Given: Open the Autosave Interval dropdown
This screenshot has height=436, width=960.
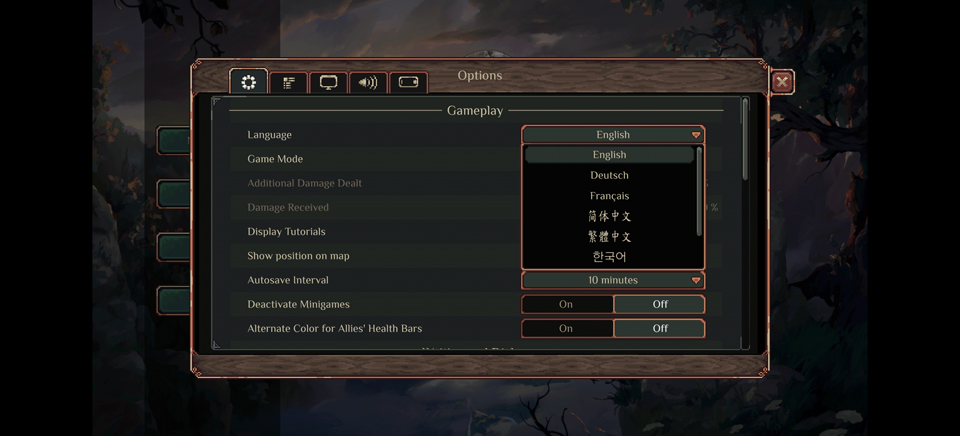Looking at the screenshot, I should pos(613,281).
